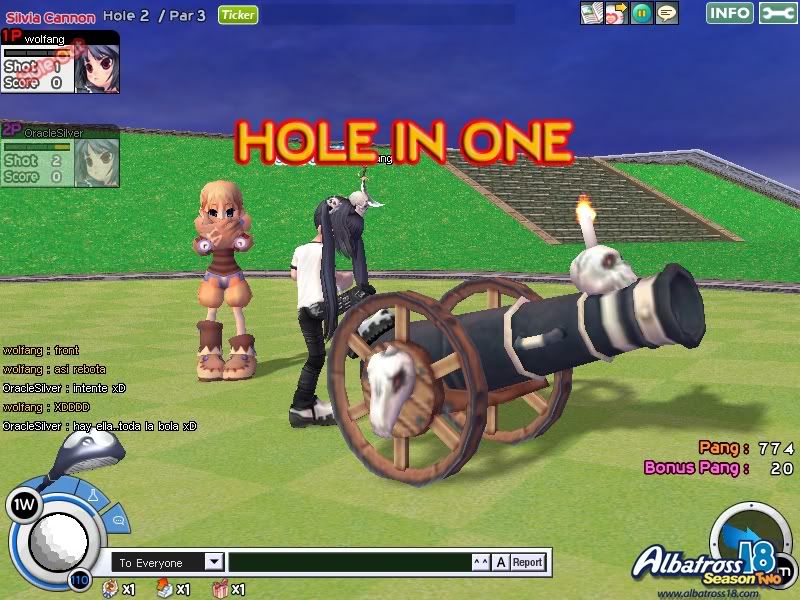Open the speech bubble chat icon

667,13
